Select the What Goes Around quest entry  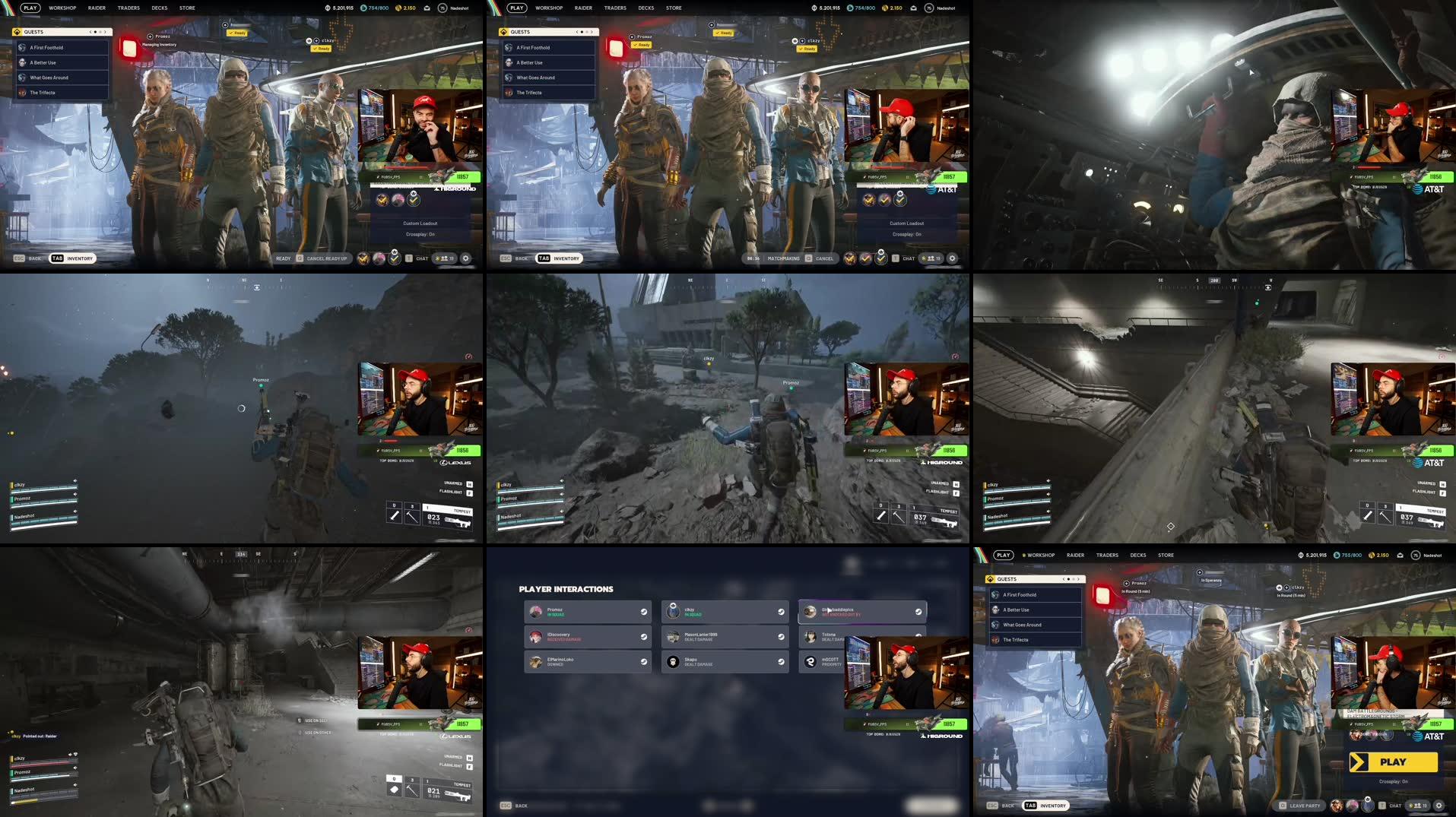50,77
